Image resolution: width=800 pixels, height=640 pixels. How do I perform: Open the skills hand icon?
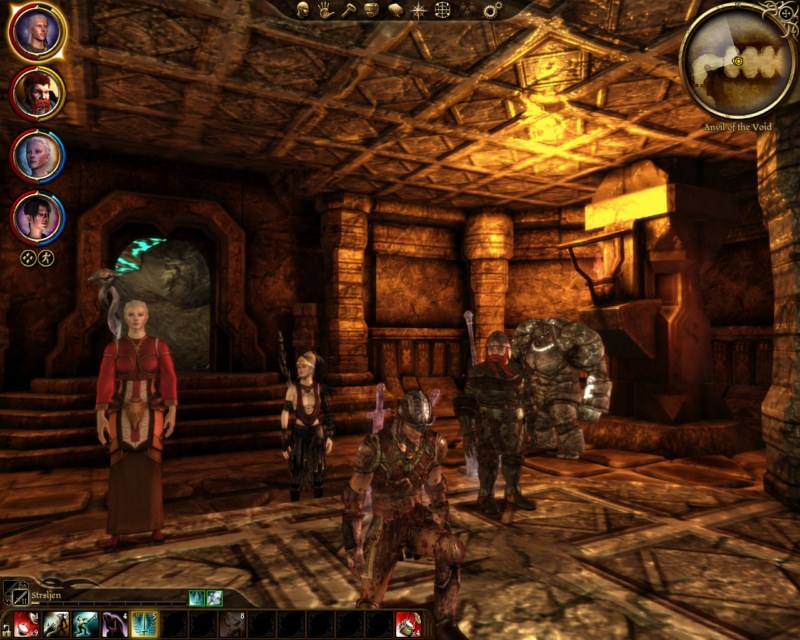pyautogui.click(x=325, y=10)
